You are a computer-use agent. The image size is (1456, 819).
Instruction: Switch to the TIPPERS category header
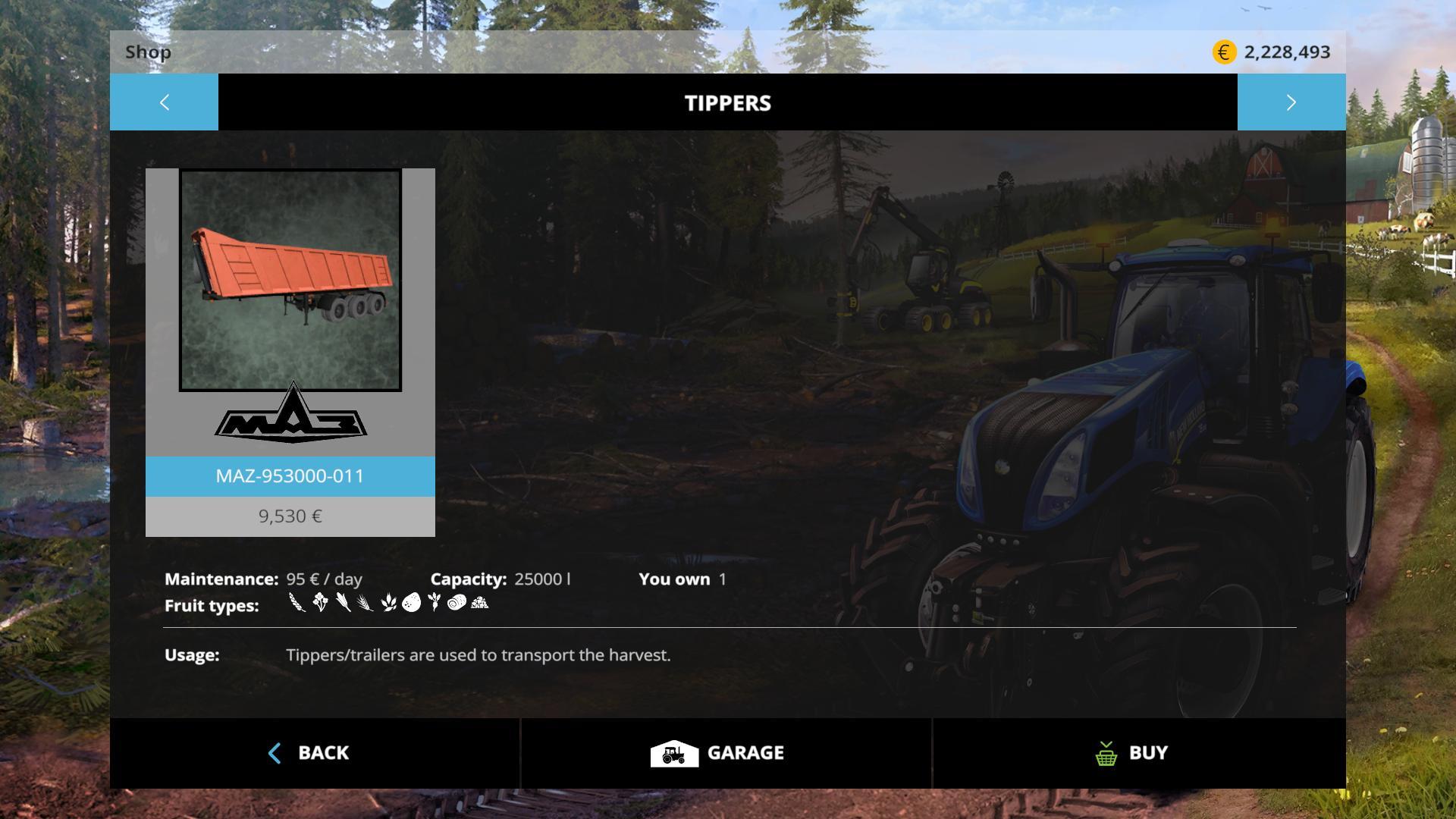(727, 102)
